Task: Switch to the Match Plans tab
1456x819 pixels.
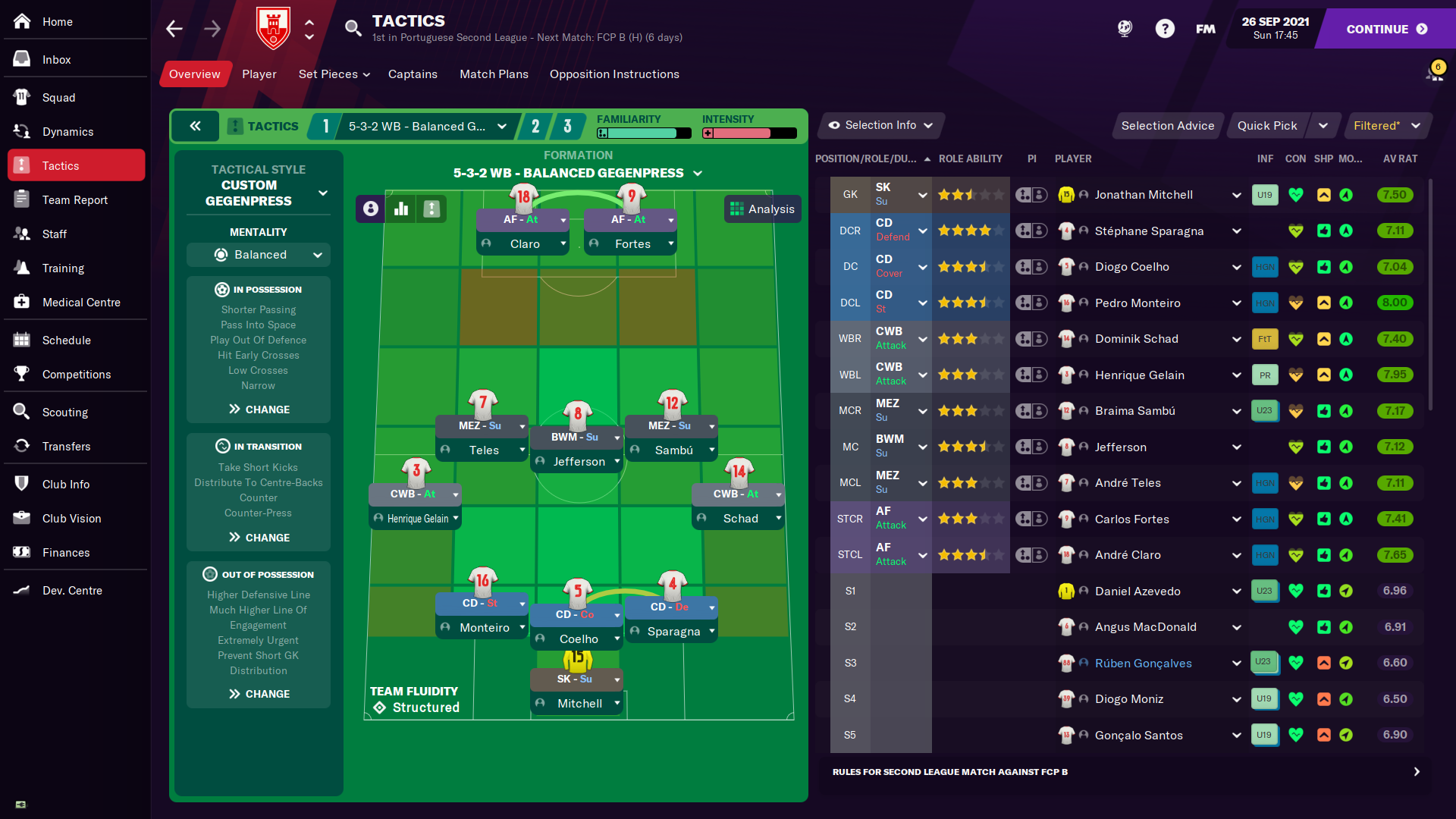Action: [x=494, y=74]
